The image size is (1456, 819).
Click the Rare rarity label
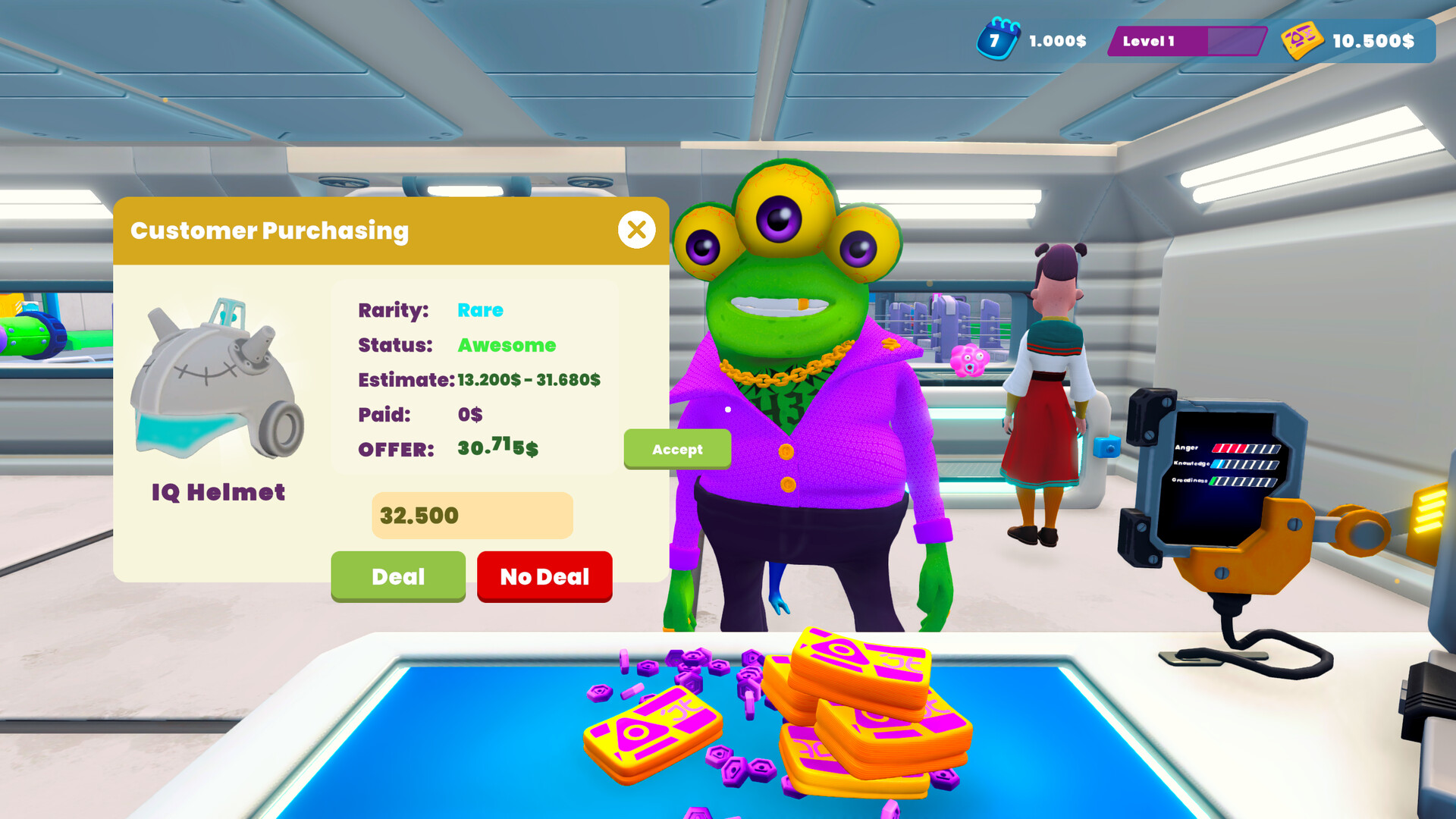479,310
